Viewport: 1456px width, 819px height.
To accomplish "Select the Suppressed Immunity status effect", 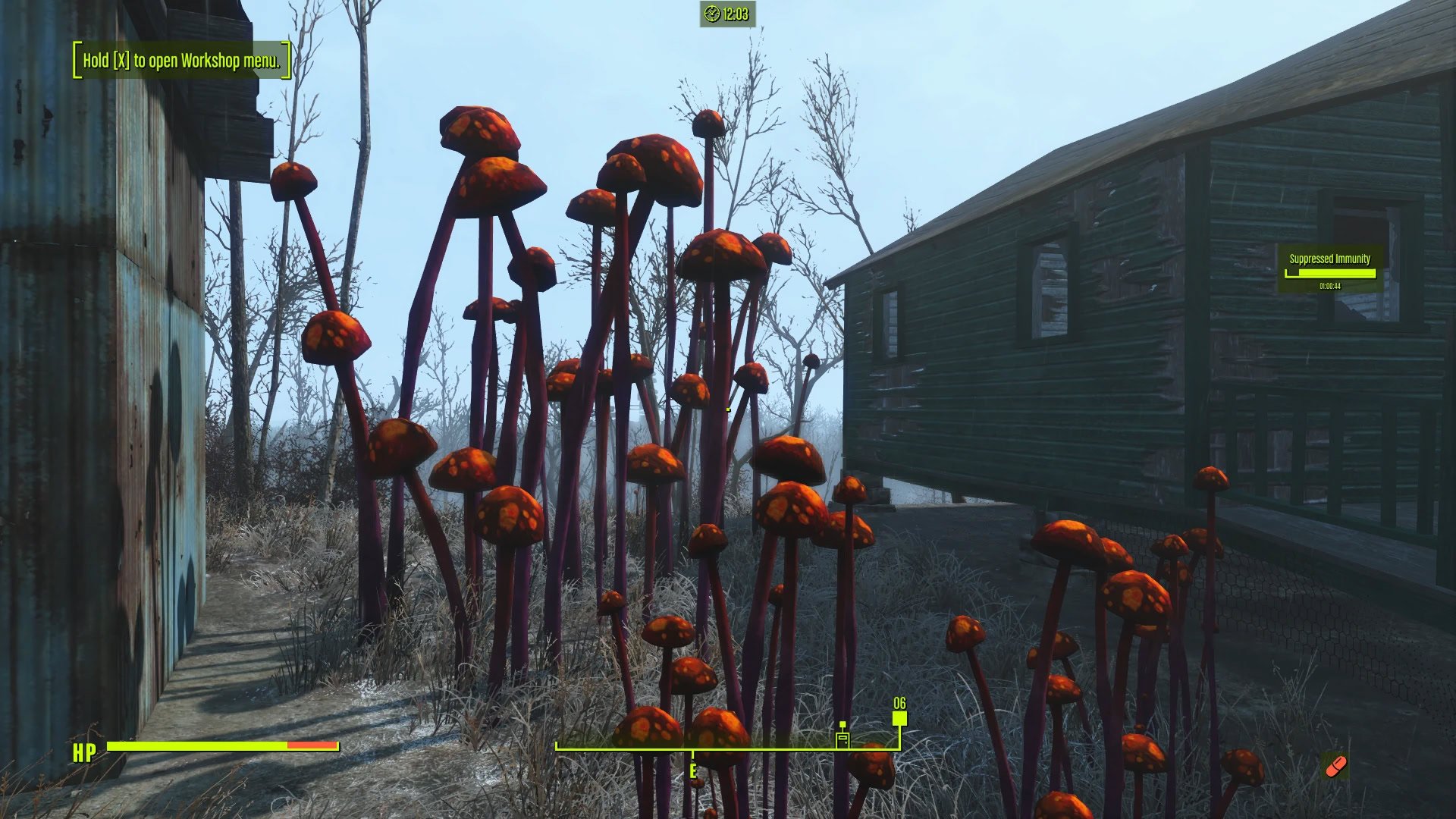I will (1329, 269).
